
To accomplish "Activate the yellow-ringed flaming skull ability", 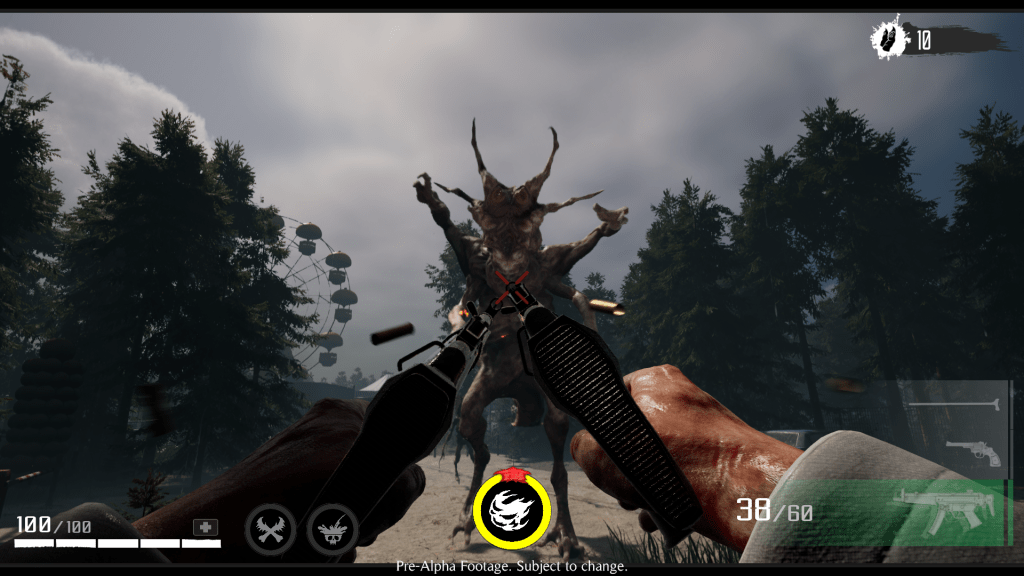I will (x=512, y=510).
